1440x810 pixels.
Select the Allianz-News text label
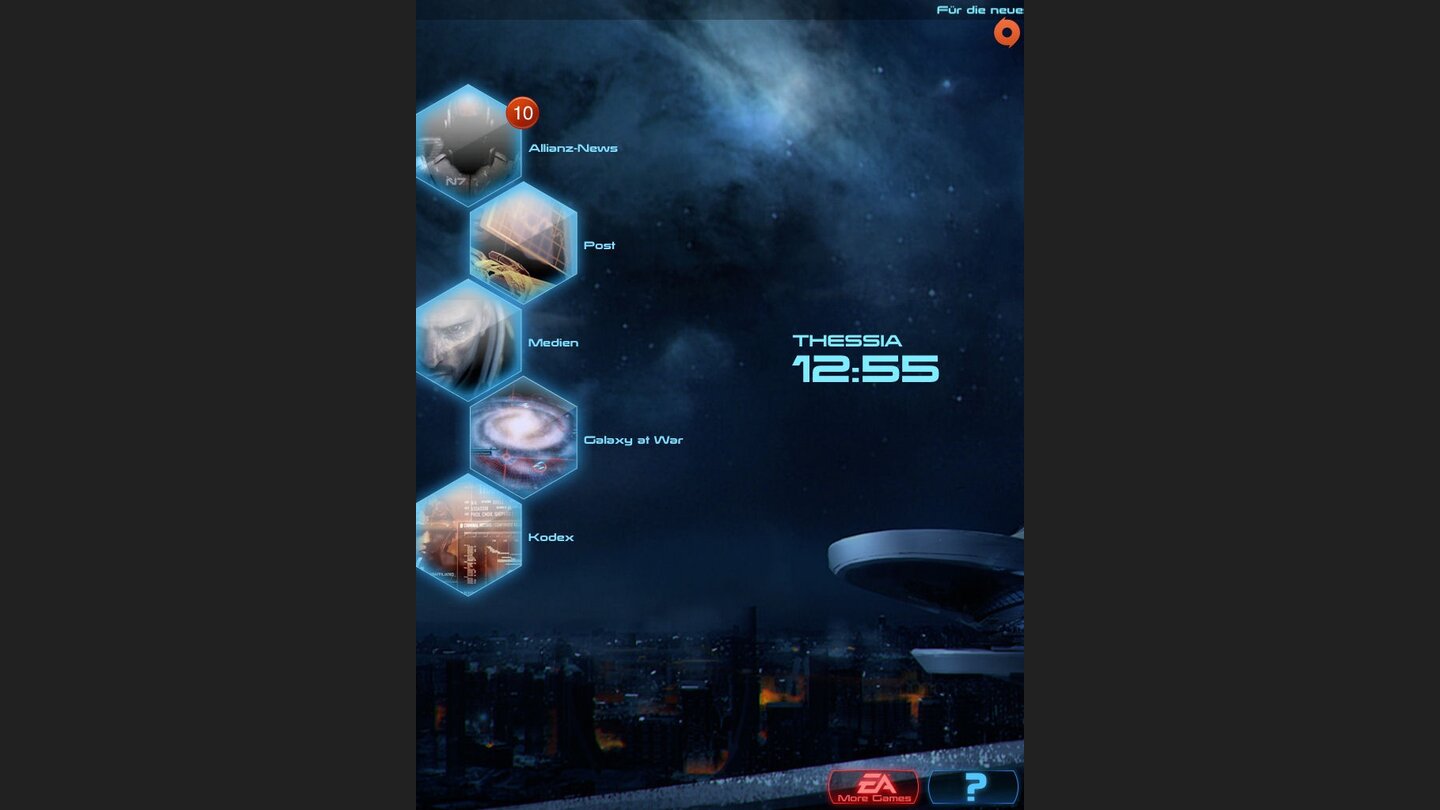pos(574,147)
